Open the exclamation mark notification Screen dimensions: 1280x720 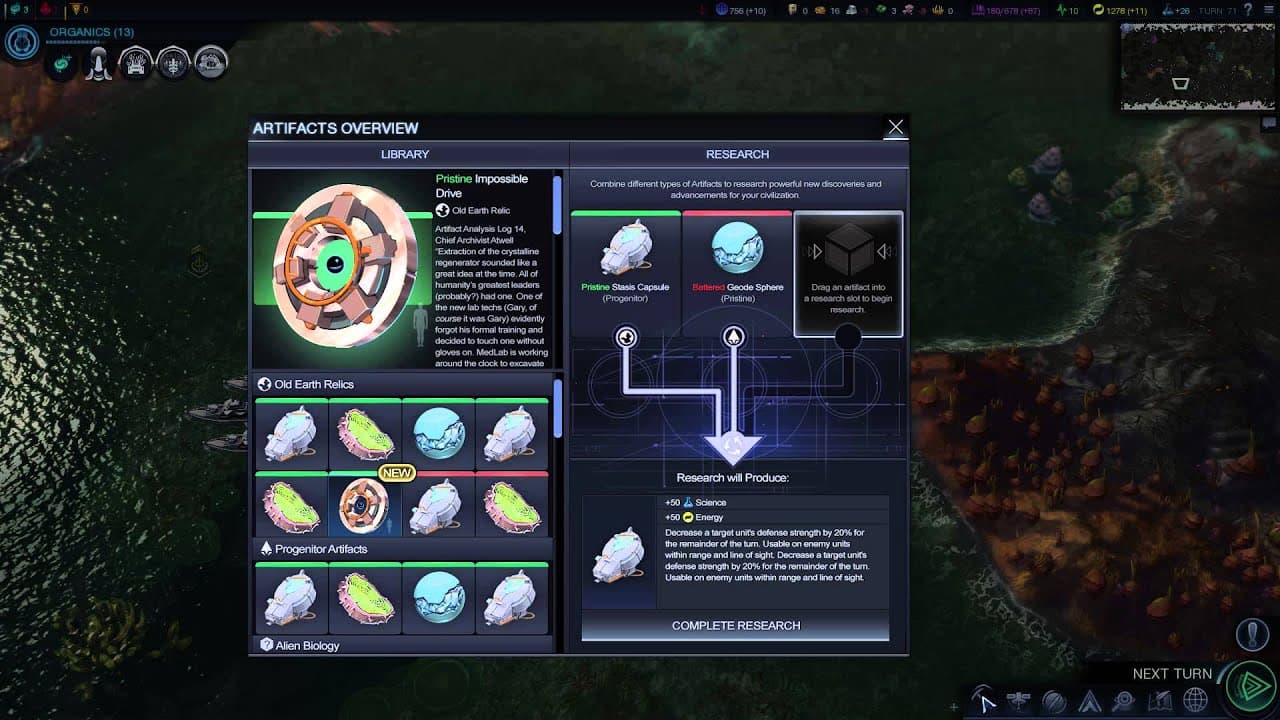pos(1252,635)
